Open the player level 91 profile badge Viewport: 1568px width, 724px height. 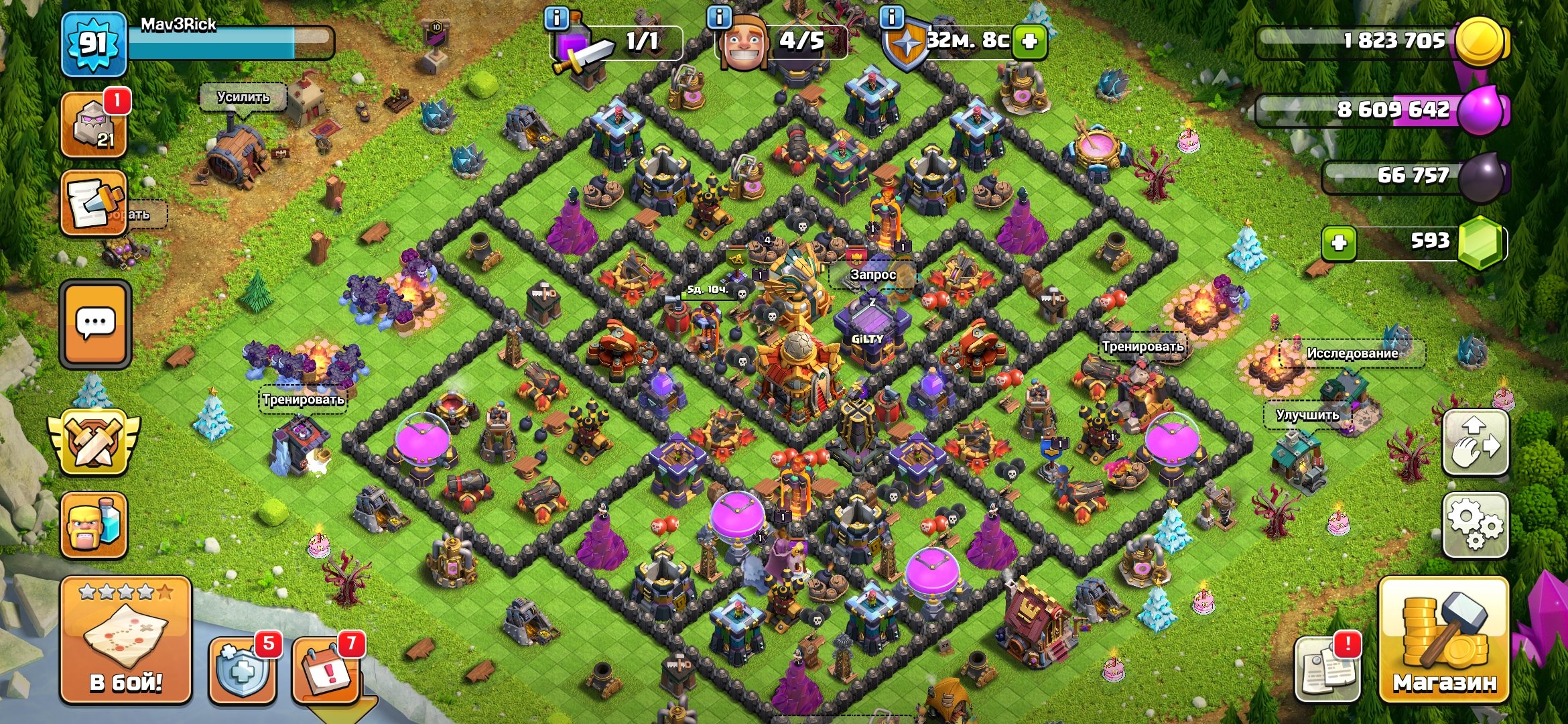[94, 44]
